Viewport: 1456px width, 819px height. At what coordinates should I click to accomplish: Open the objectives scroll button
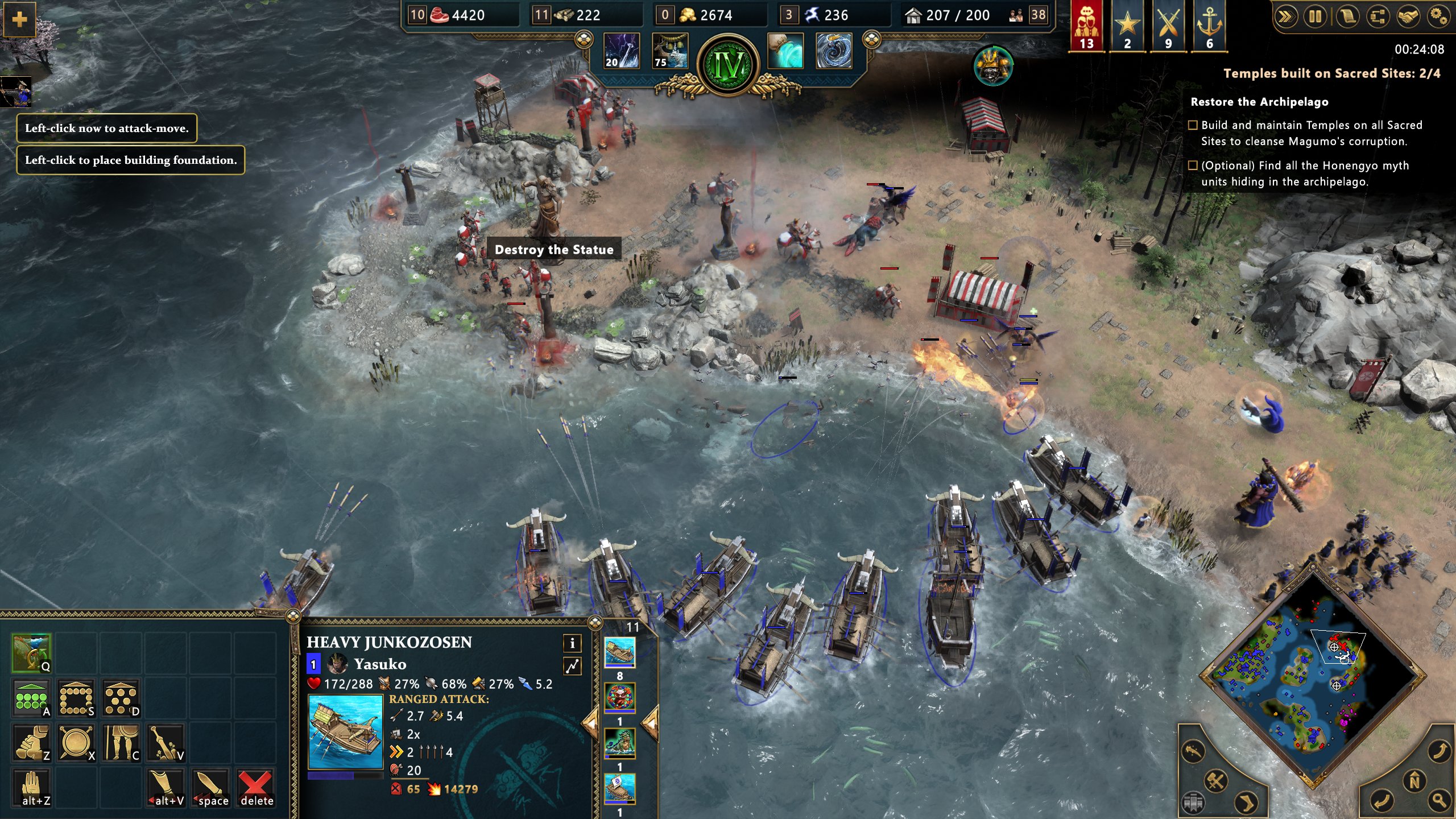click(x=1346, y=17)
